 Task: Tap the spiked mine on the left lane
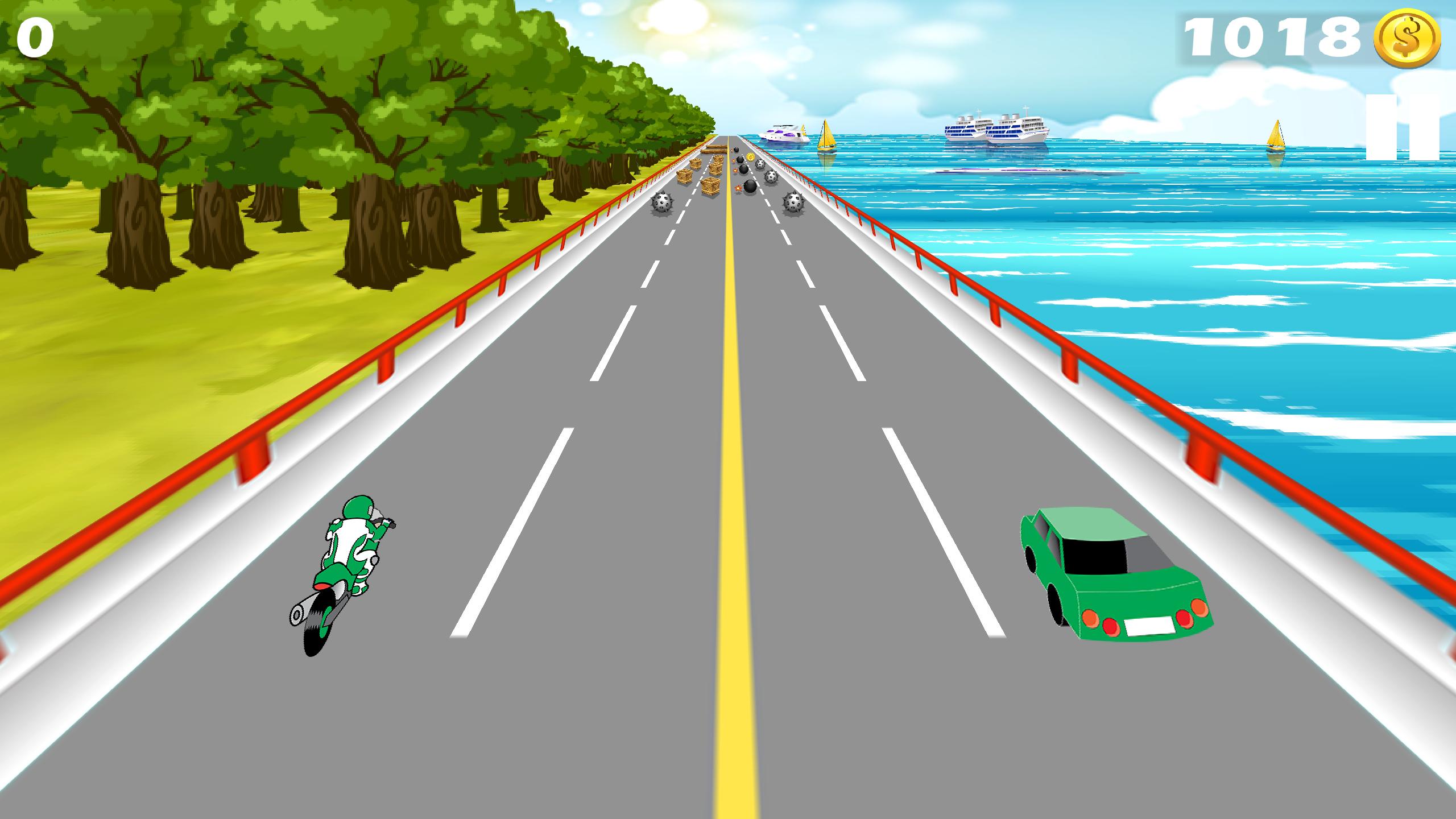click(663, 202)
